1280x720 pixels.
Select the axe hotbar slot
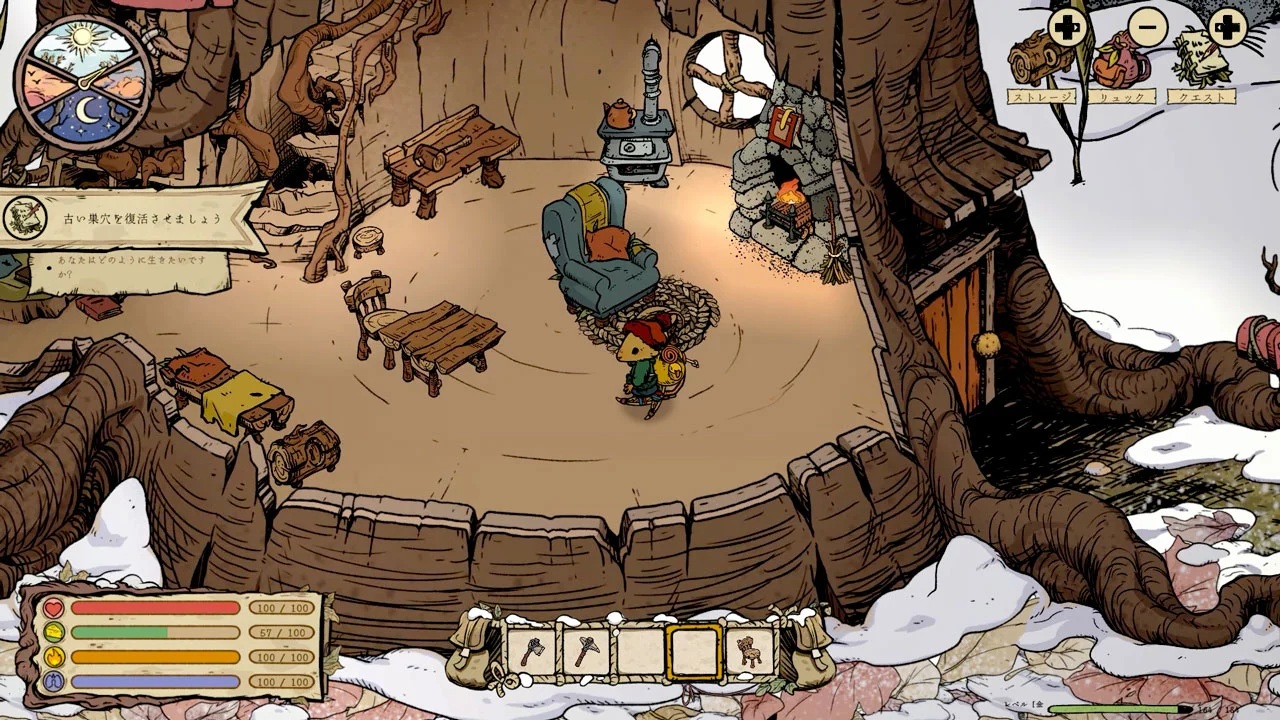(531, 651)
